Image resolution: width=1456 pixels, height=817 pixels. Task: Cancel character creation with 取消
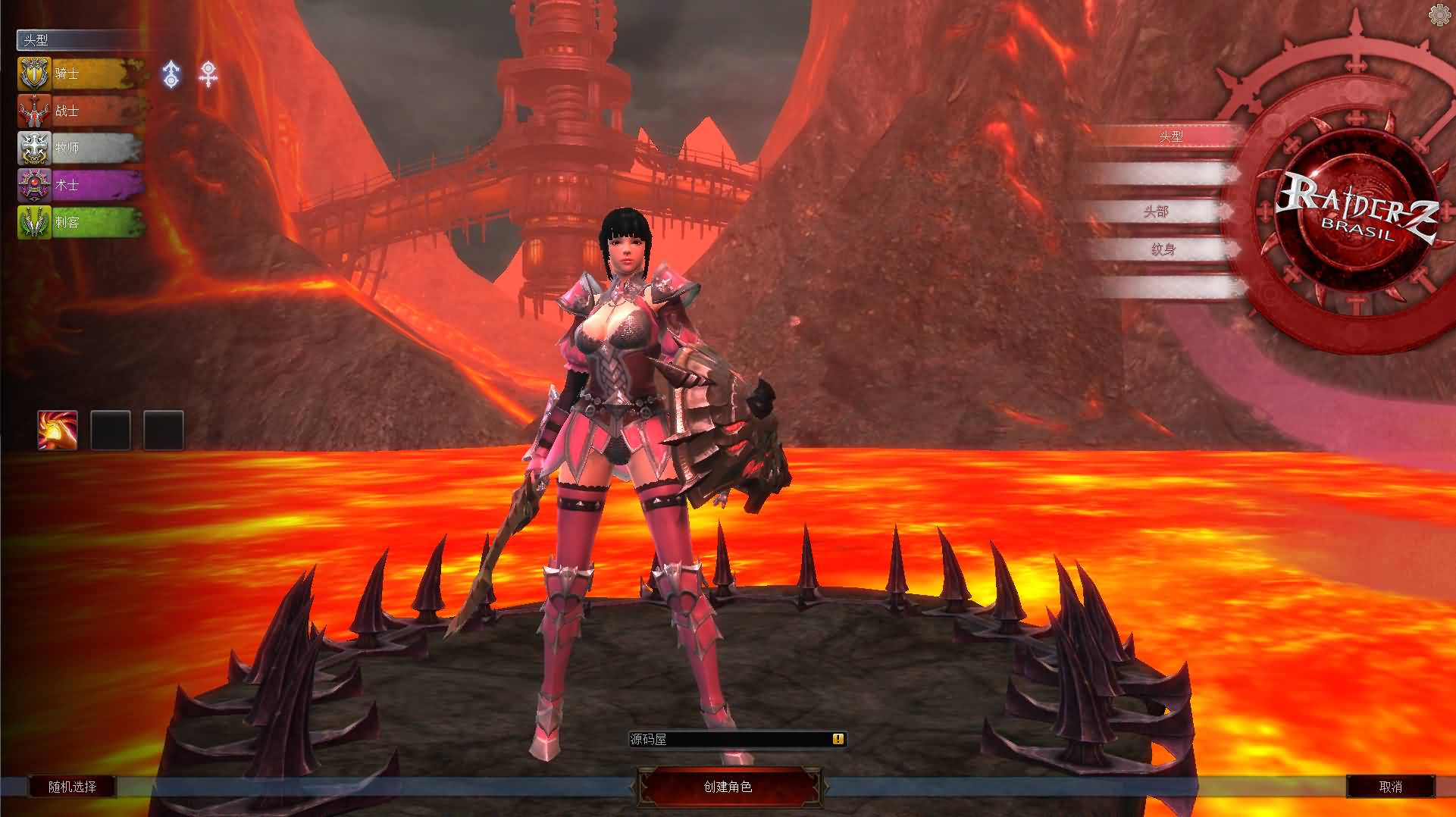point(1390,787)
